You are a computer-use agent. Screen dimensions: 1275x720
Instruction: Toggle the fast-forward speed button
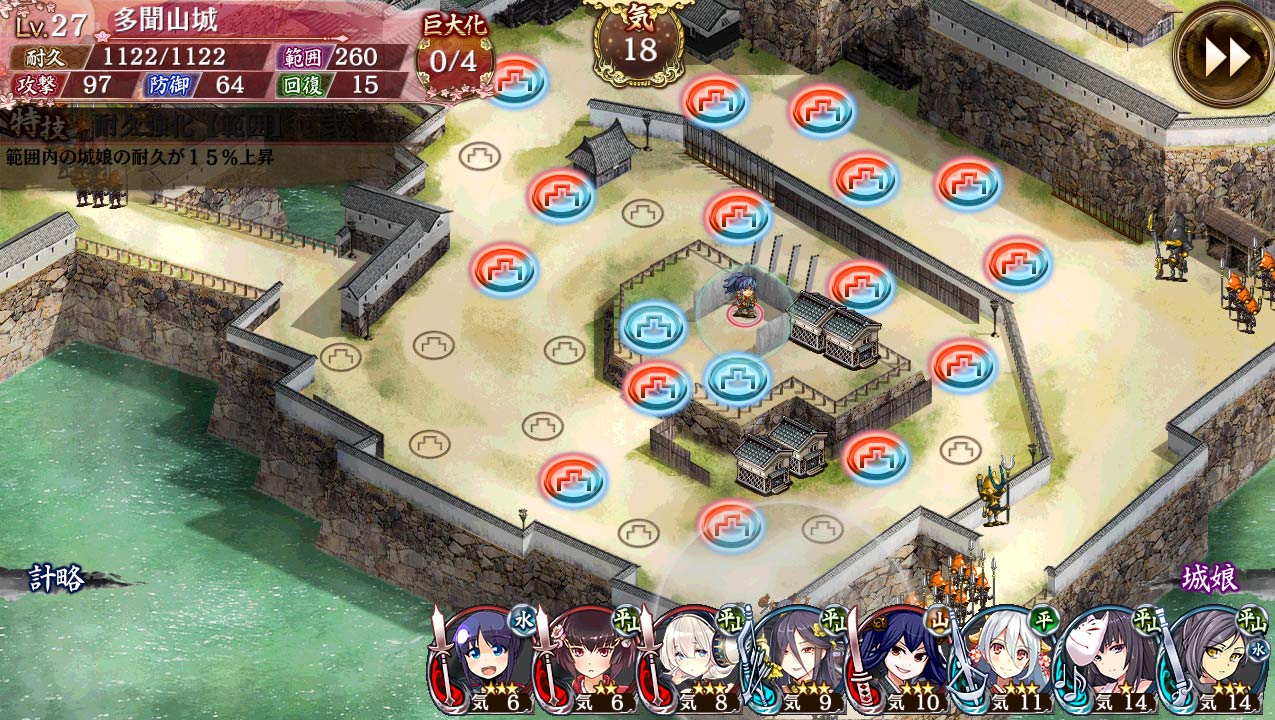[x=1226, y=57]
